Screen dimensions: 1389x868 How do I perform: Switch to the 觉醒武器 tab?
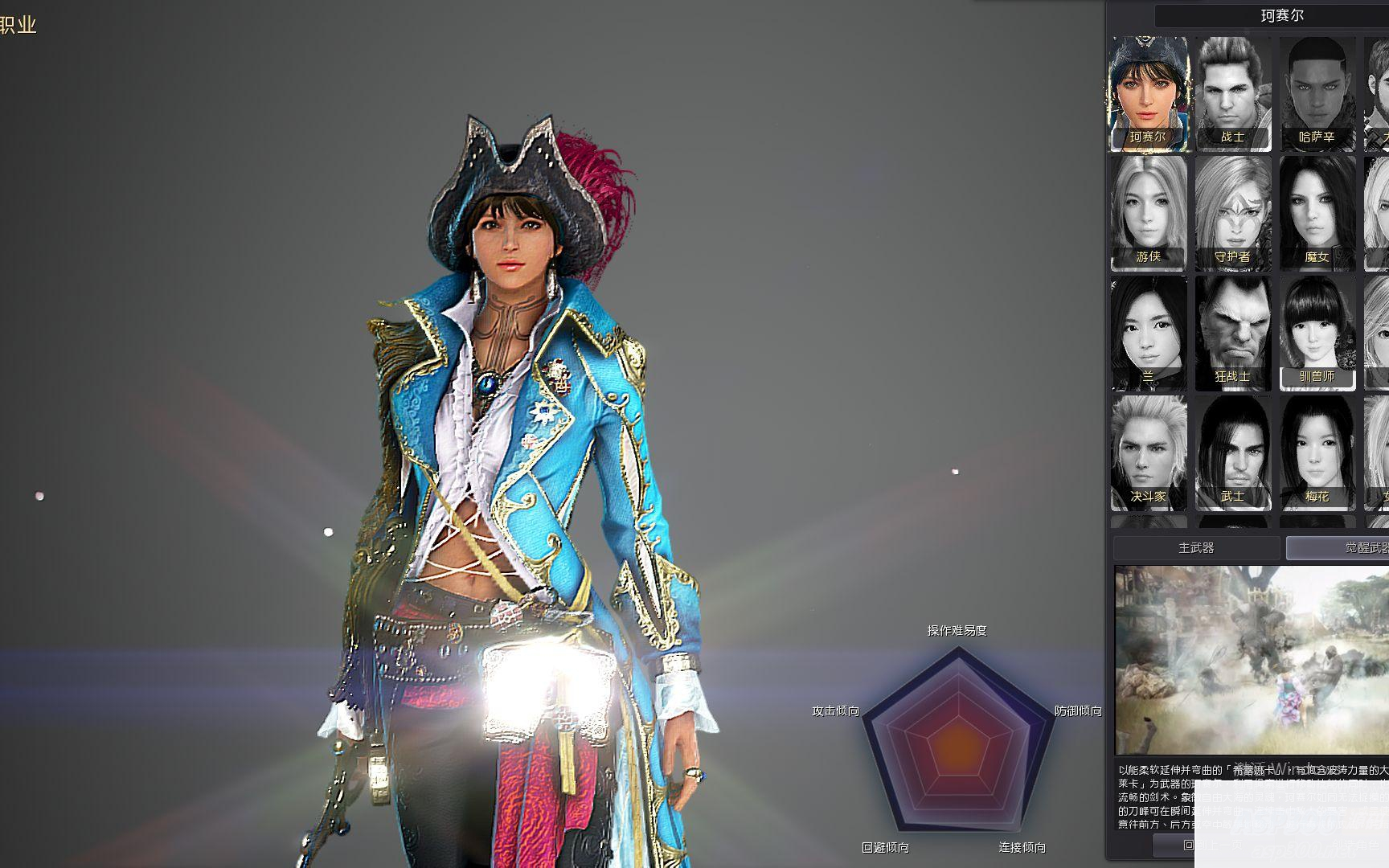pos(1338,548)
